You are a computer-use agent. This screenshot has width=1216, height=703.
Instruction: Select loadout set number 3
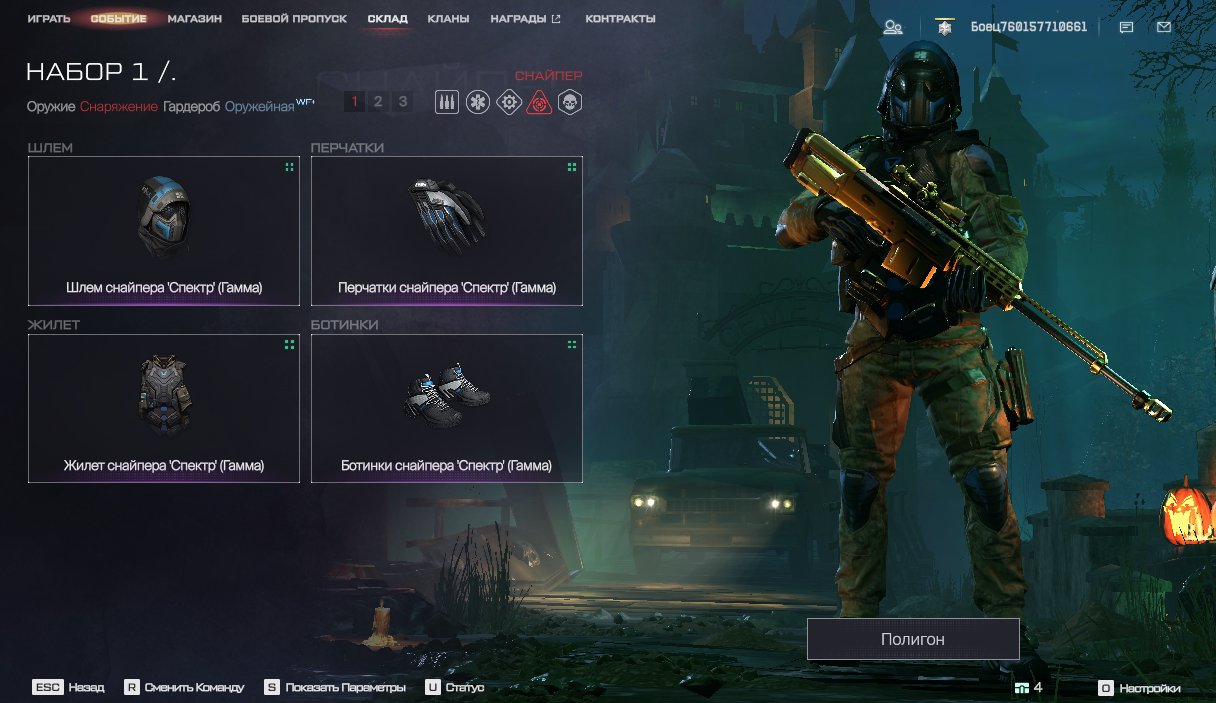(402, 101)
